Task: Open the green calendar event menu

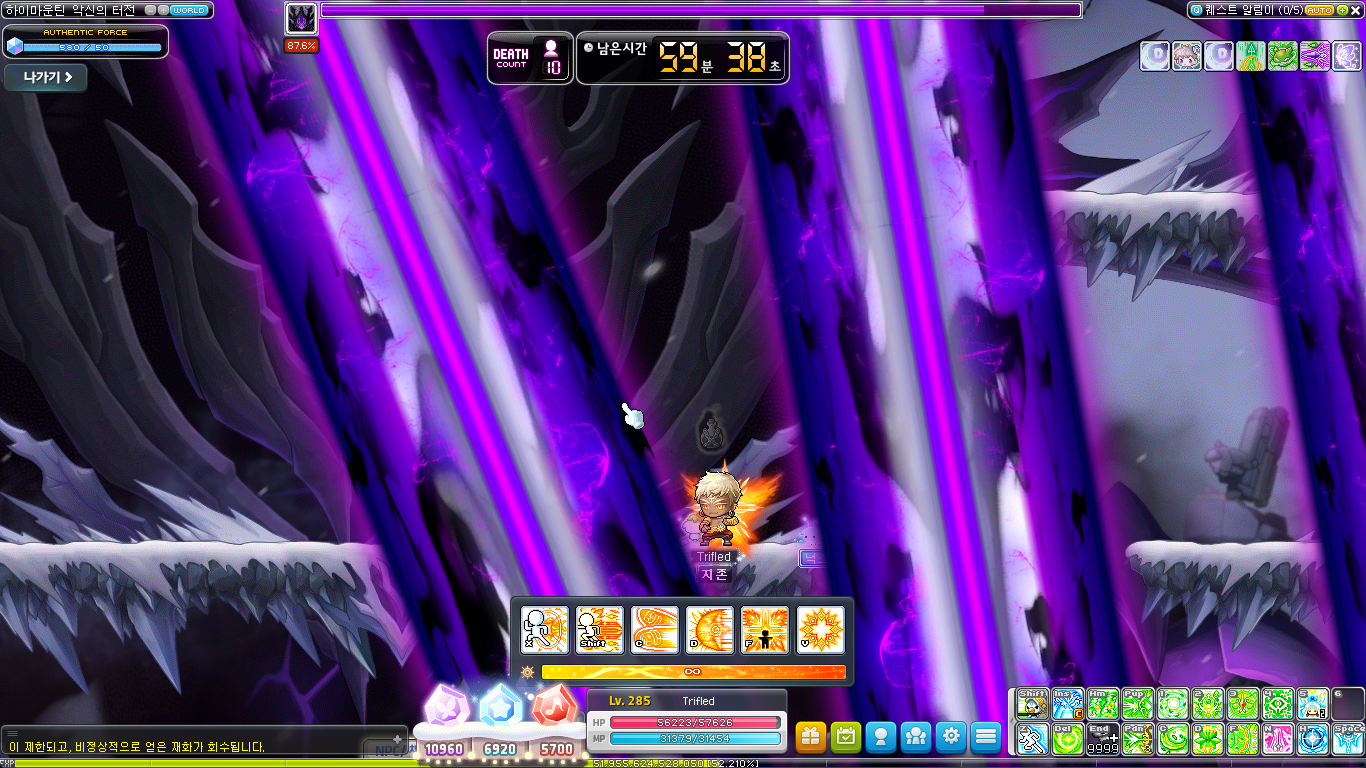Action: (846, 737)
